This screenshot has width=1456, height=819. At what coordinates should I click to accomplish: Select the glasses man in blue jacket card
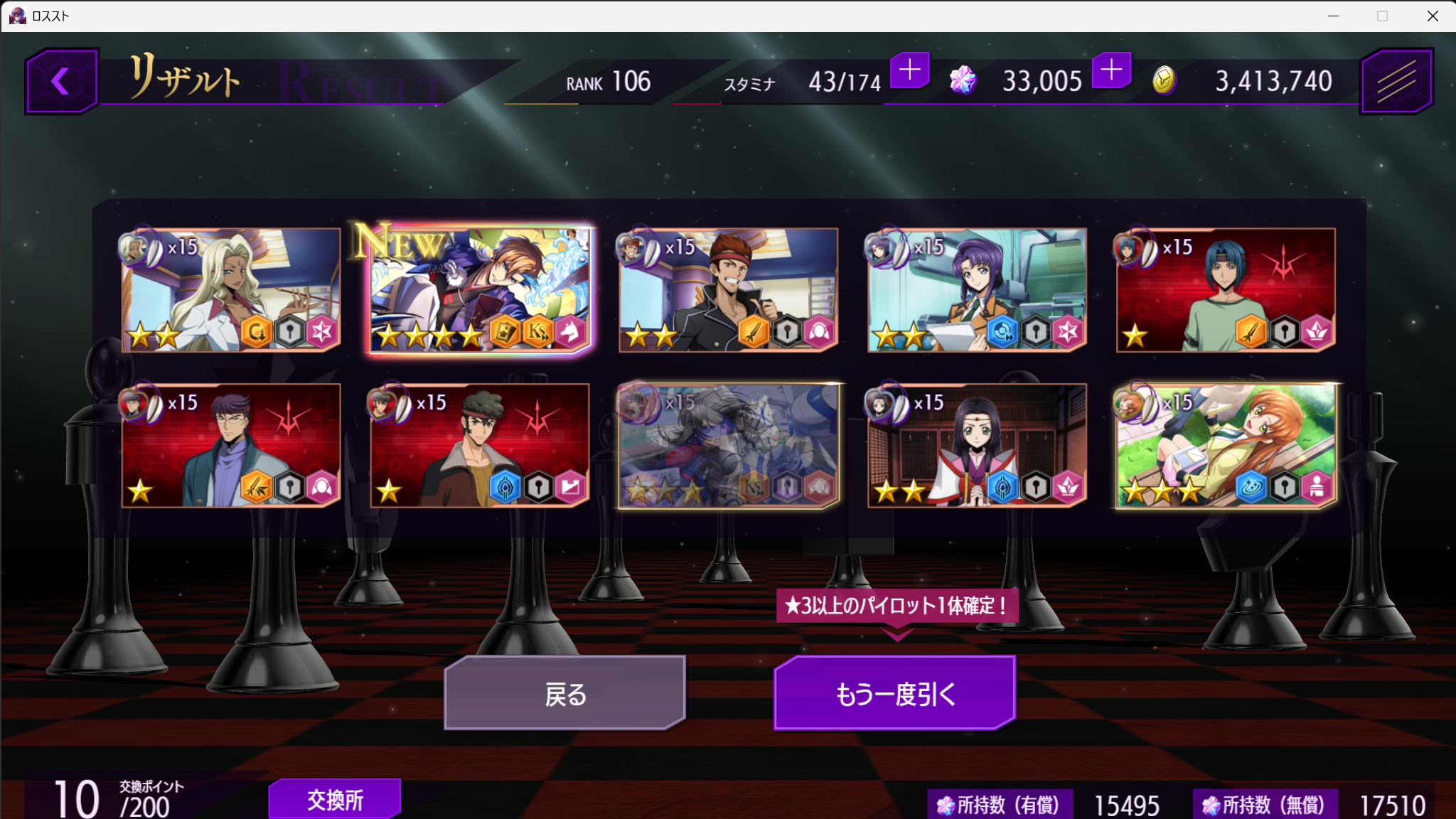[x=231, y=446]
